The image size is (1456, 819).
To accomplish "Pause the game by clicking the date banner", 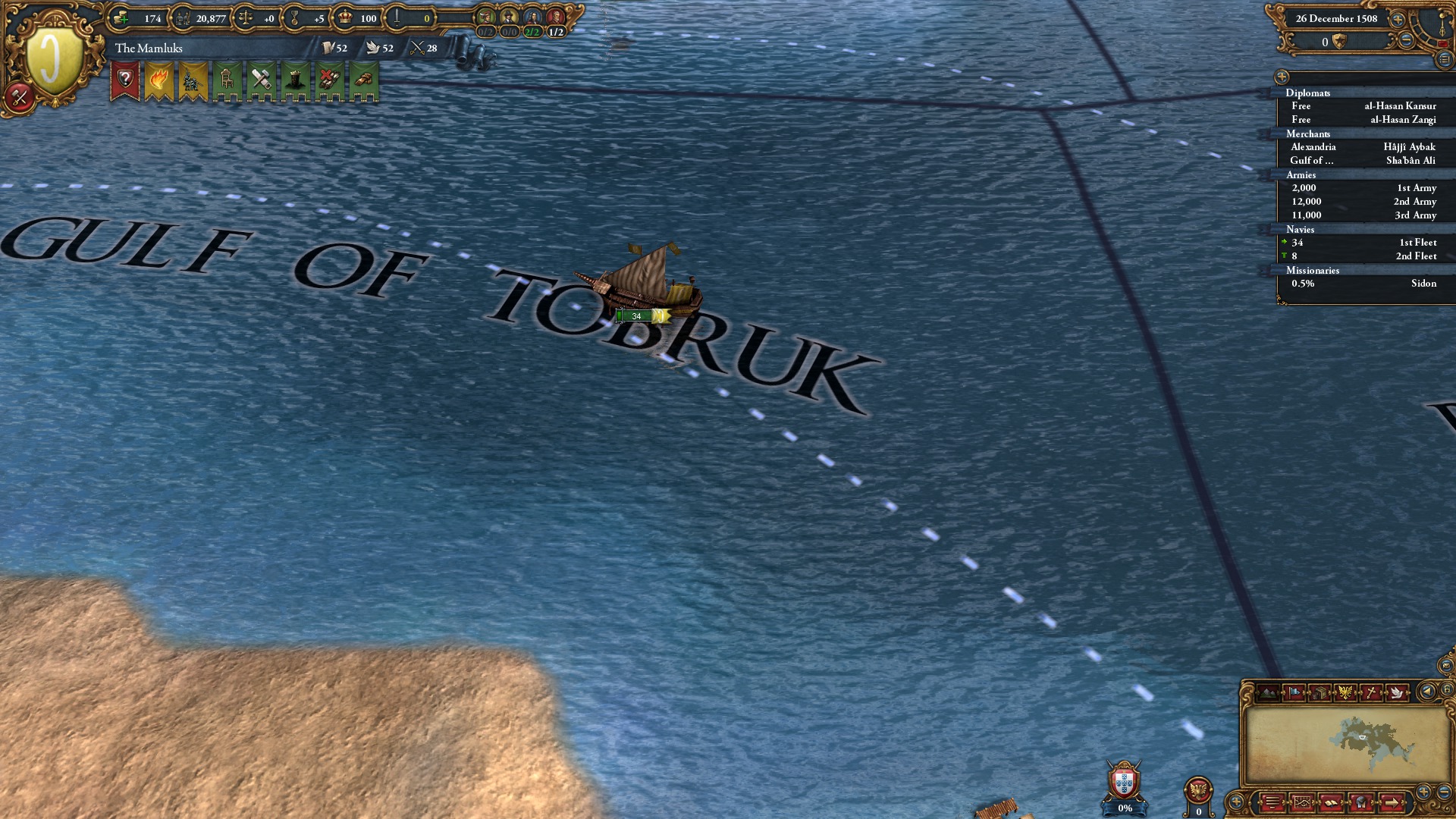I will tap(1335, 19).
